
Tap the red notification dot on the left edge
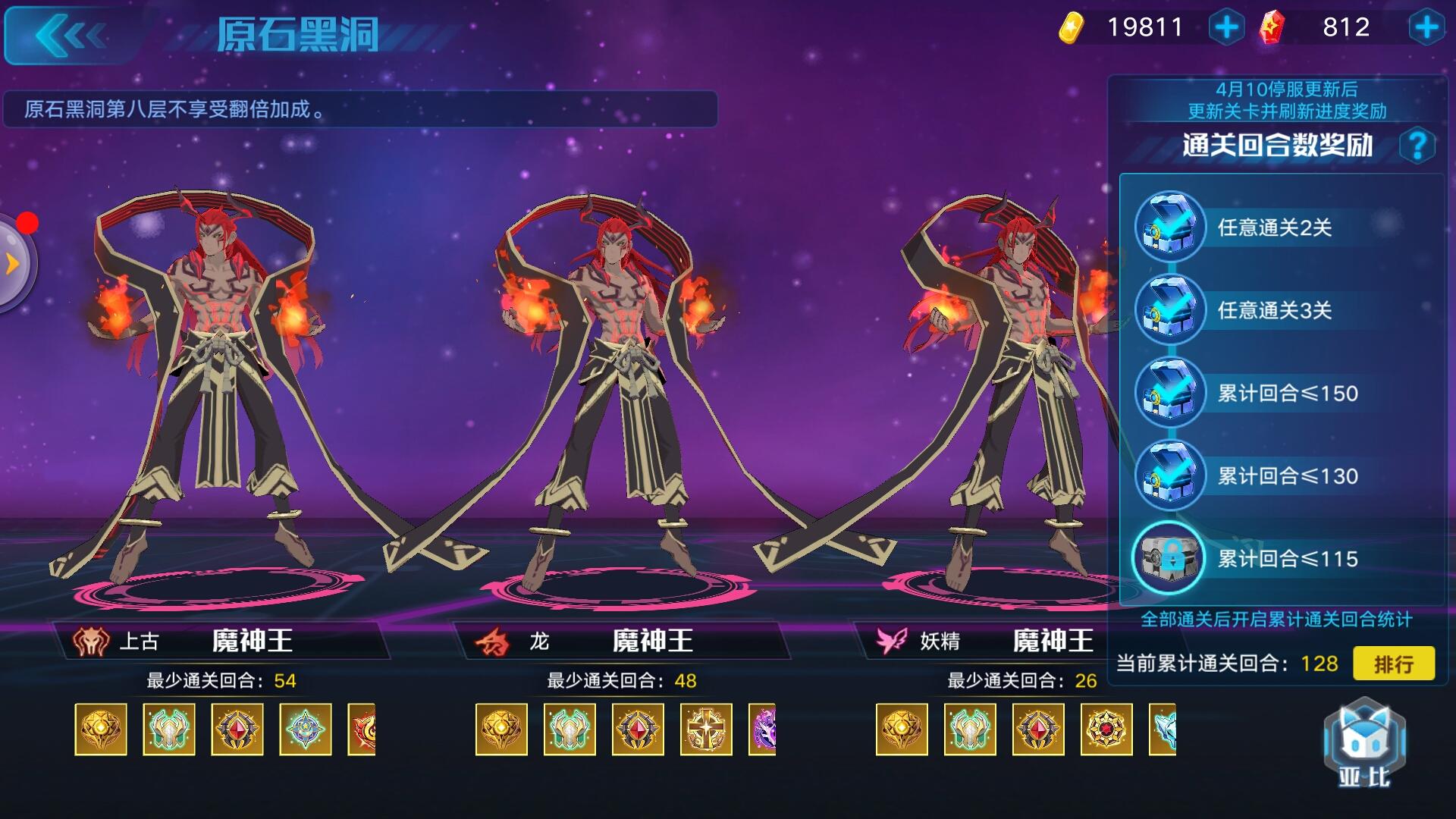tap(29, 222)
